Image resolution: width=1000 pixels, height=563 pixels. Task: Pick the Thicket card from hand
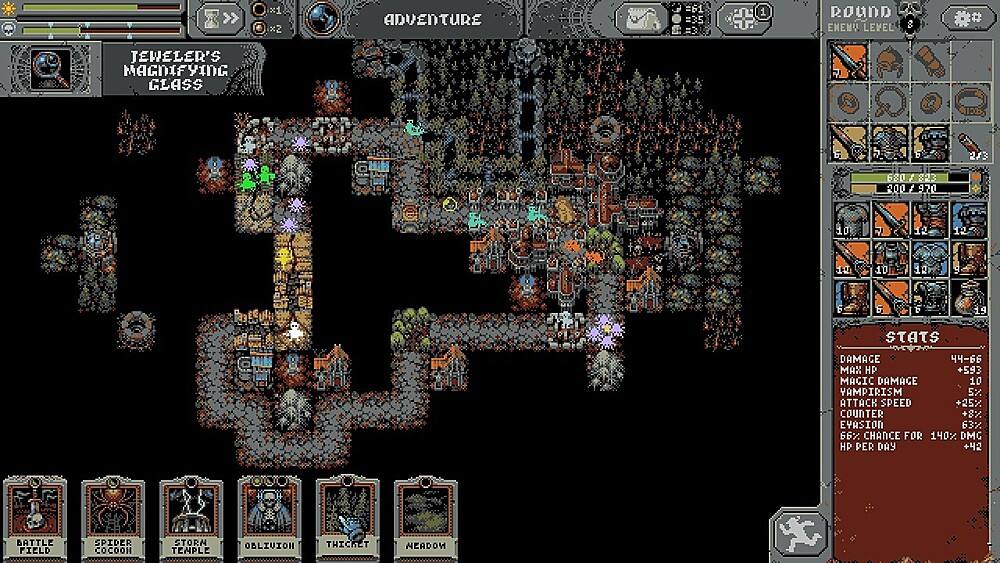click(347, 518)
